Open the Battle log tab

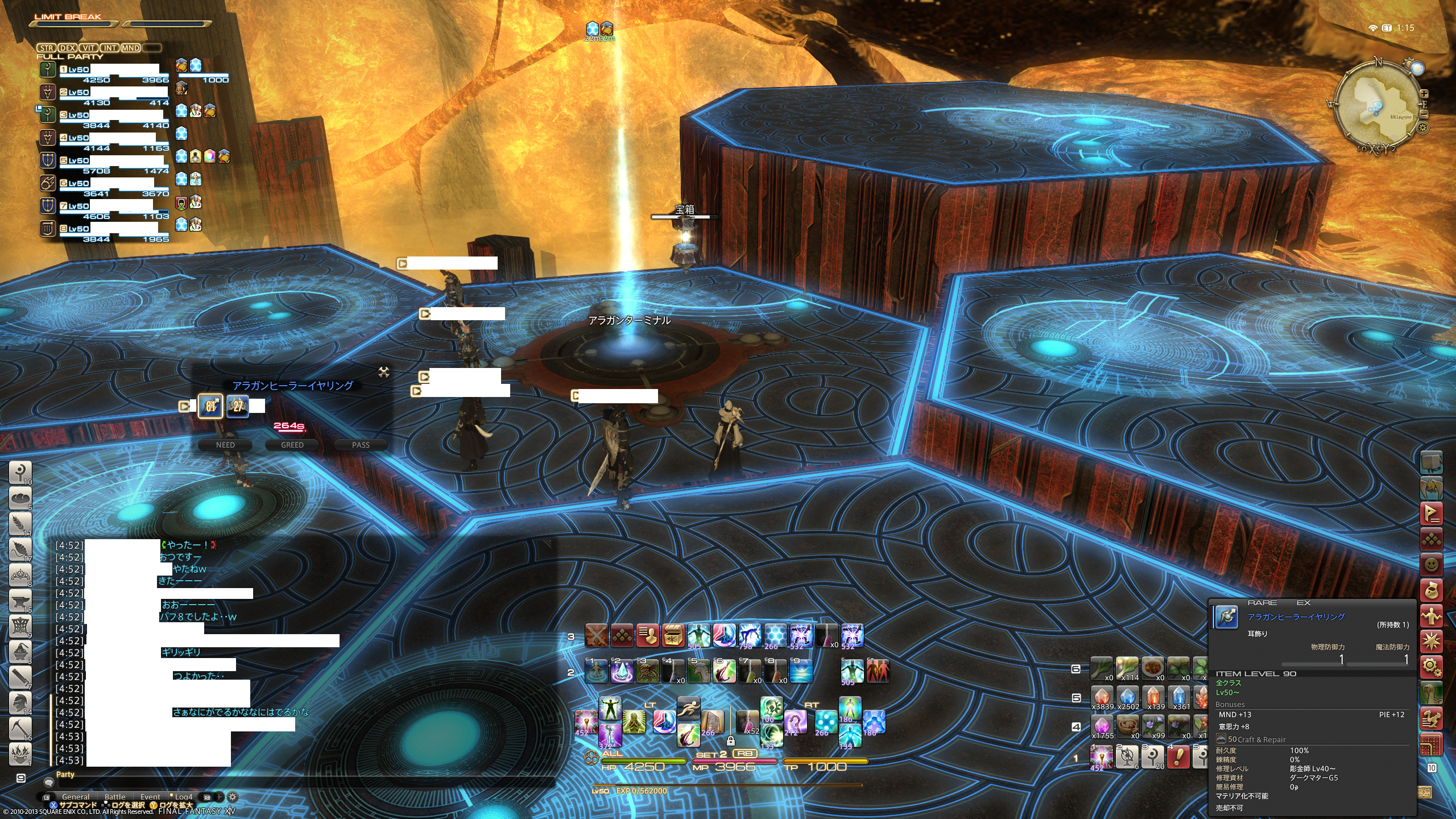click(115, 797)
